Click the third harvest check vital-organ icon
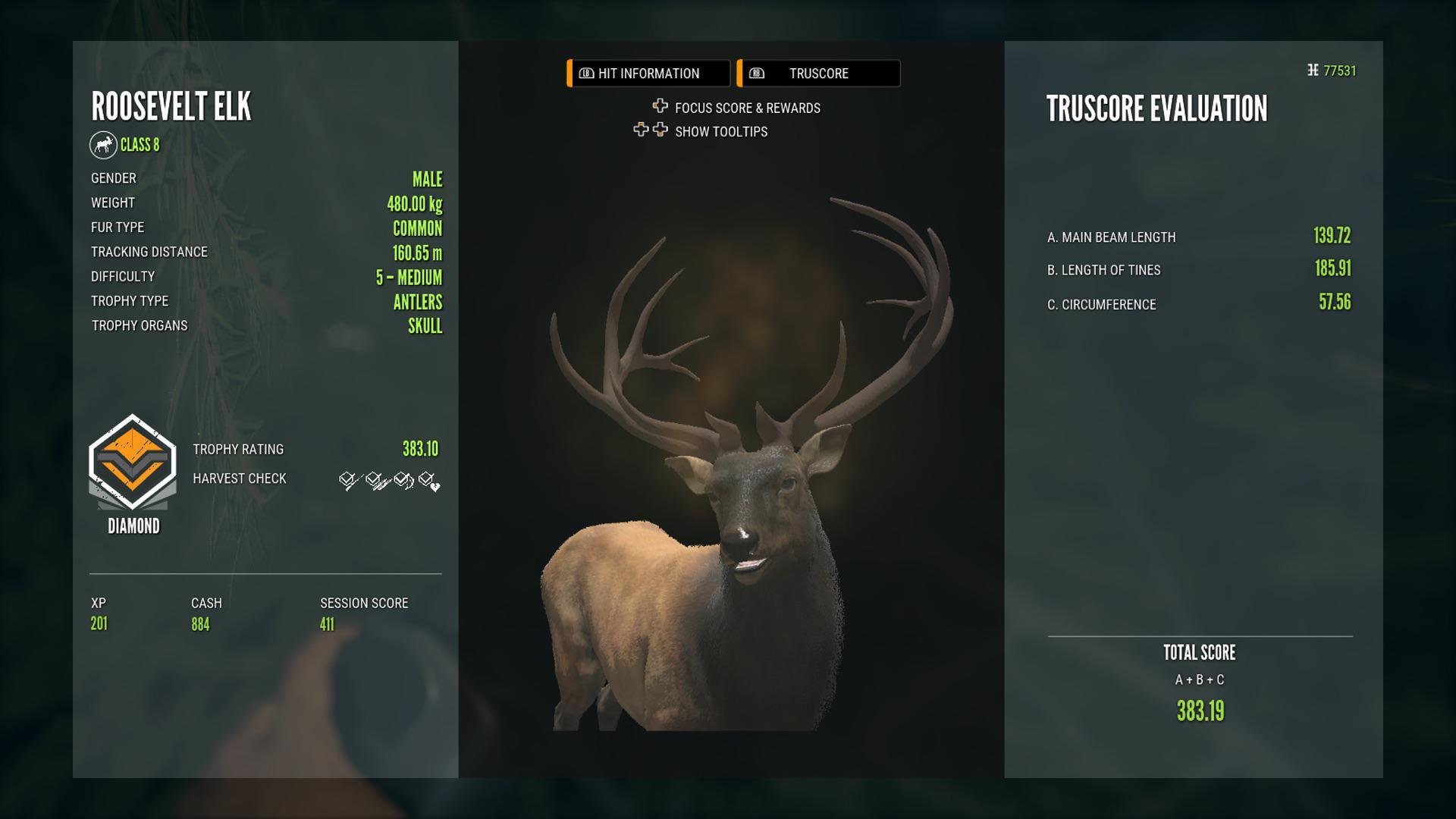1456x819 pixels. (400, 479)
